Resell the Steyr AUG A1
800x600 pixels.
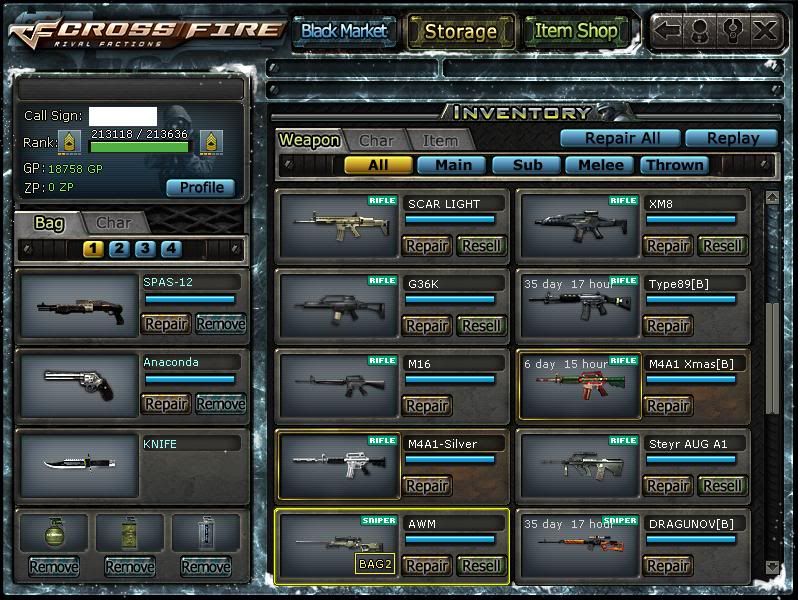click(x=722, y=485)
